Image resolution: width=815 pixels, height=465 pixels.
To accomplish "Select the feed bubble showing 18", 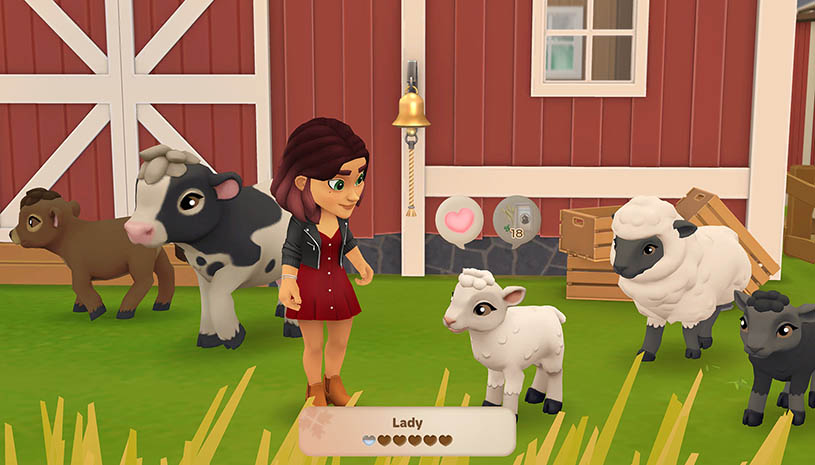I will coord(516,219).
